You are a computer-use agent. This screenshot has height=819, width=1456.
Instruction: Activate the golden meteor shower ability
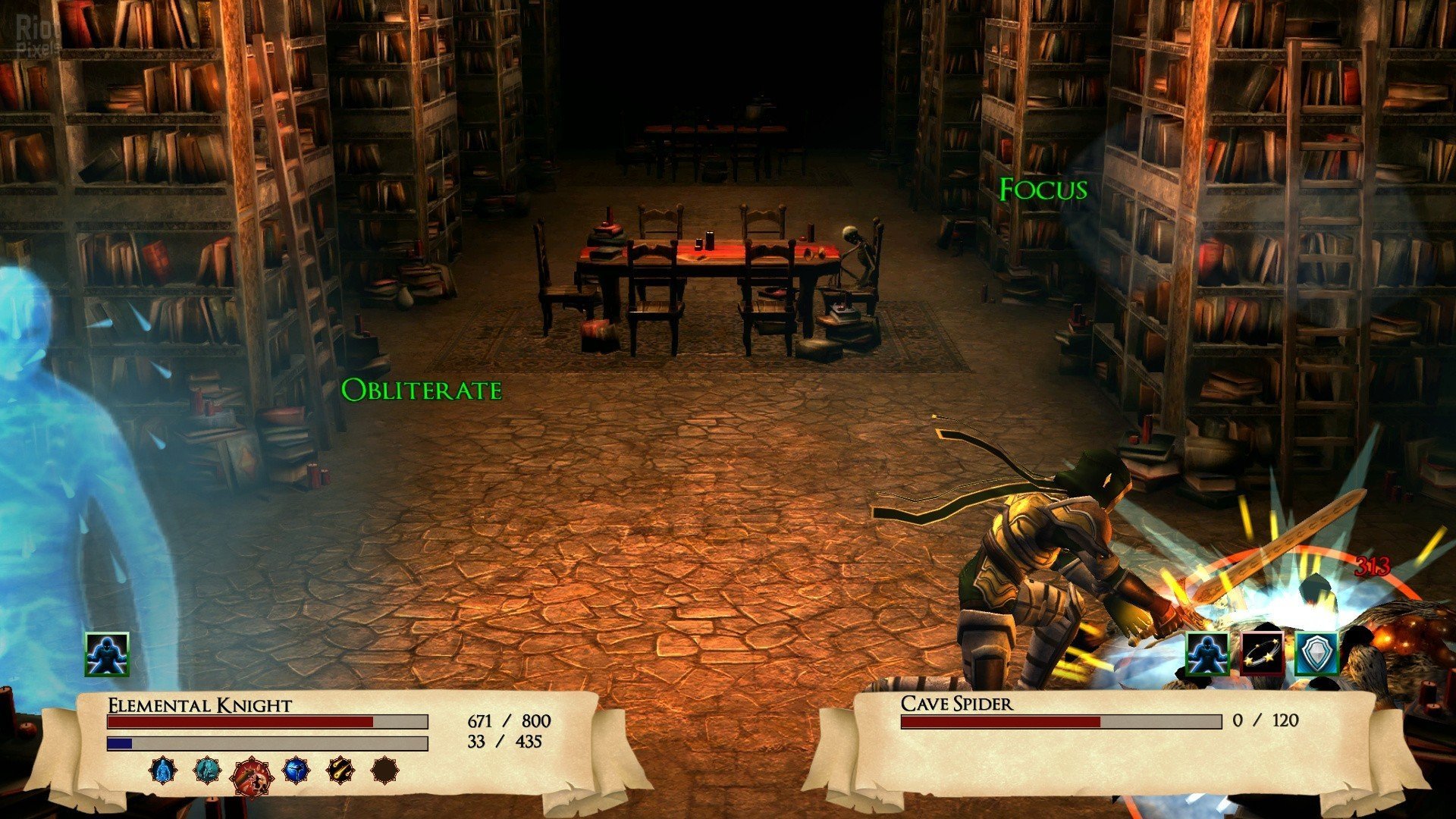click(x=340, y=770)
